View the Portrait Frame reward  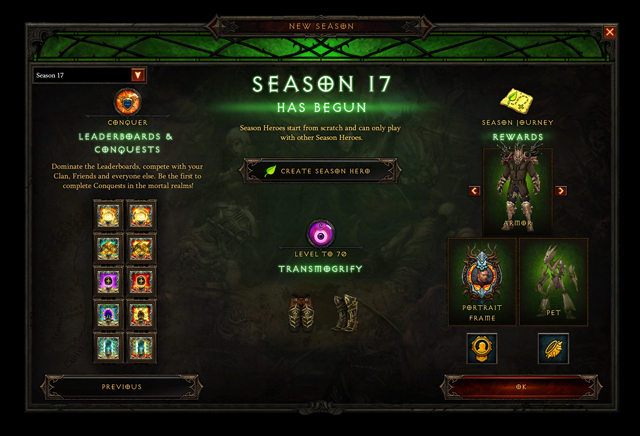[482, 280]
